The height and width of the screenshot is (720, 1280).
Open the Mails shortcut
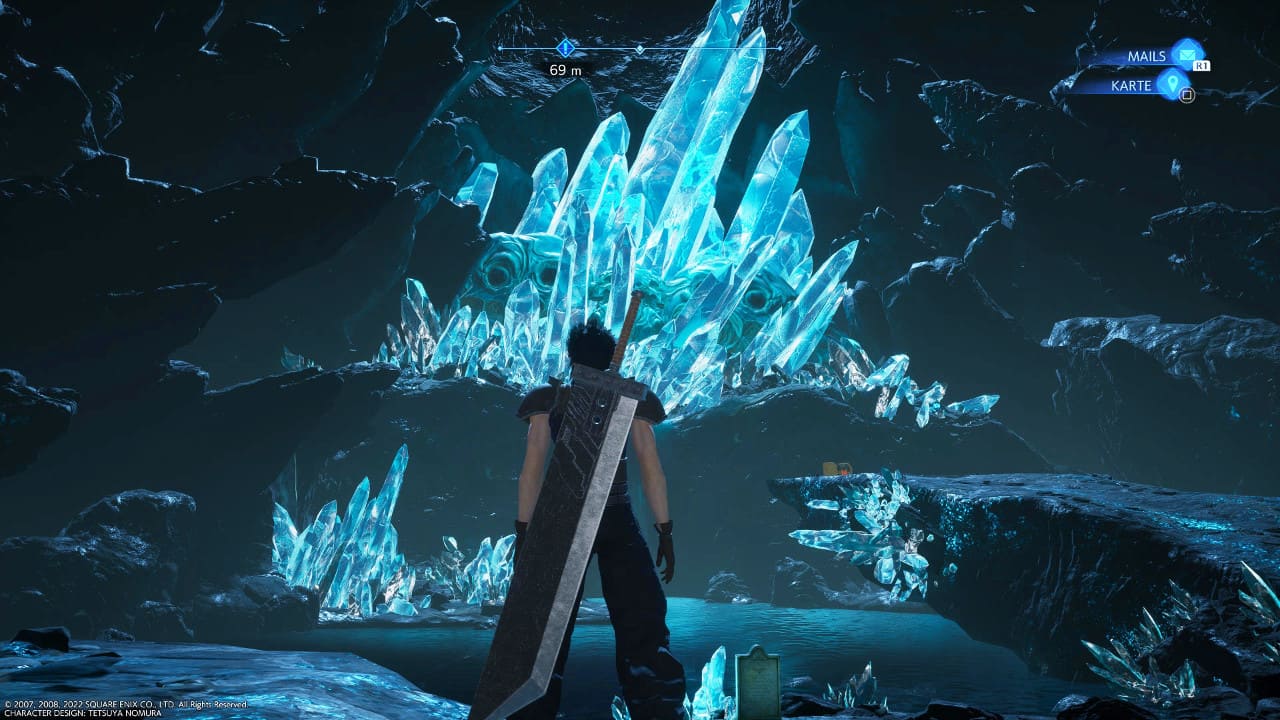1186,54
